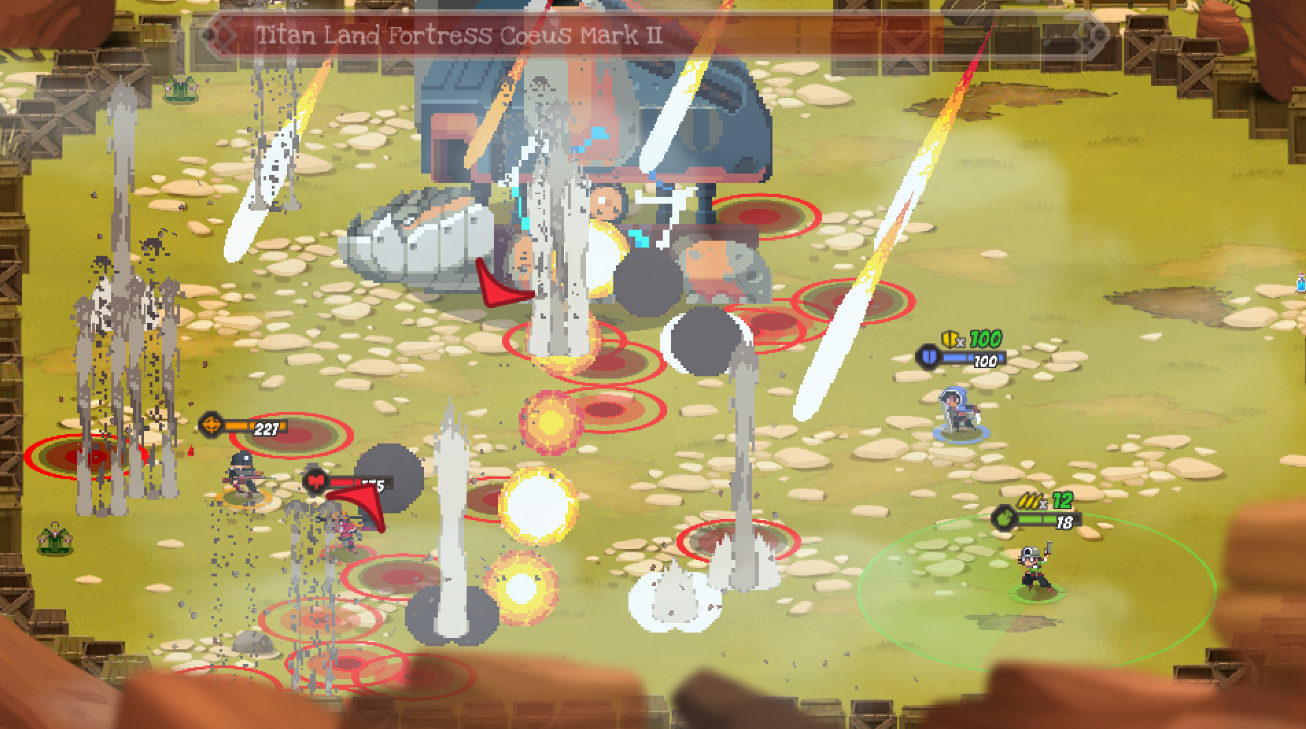Click the green fist icon on the lower health bar

coord(1004,522)
